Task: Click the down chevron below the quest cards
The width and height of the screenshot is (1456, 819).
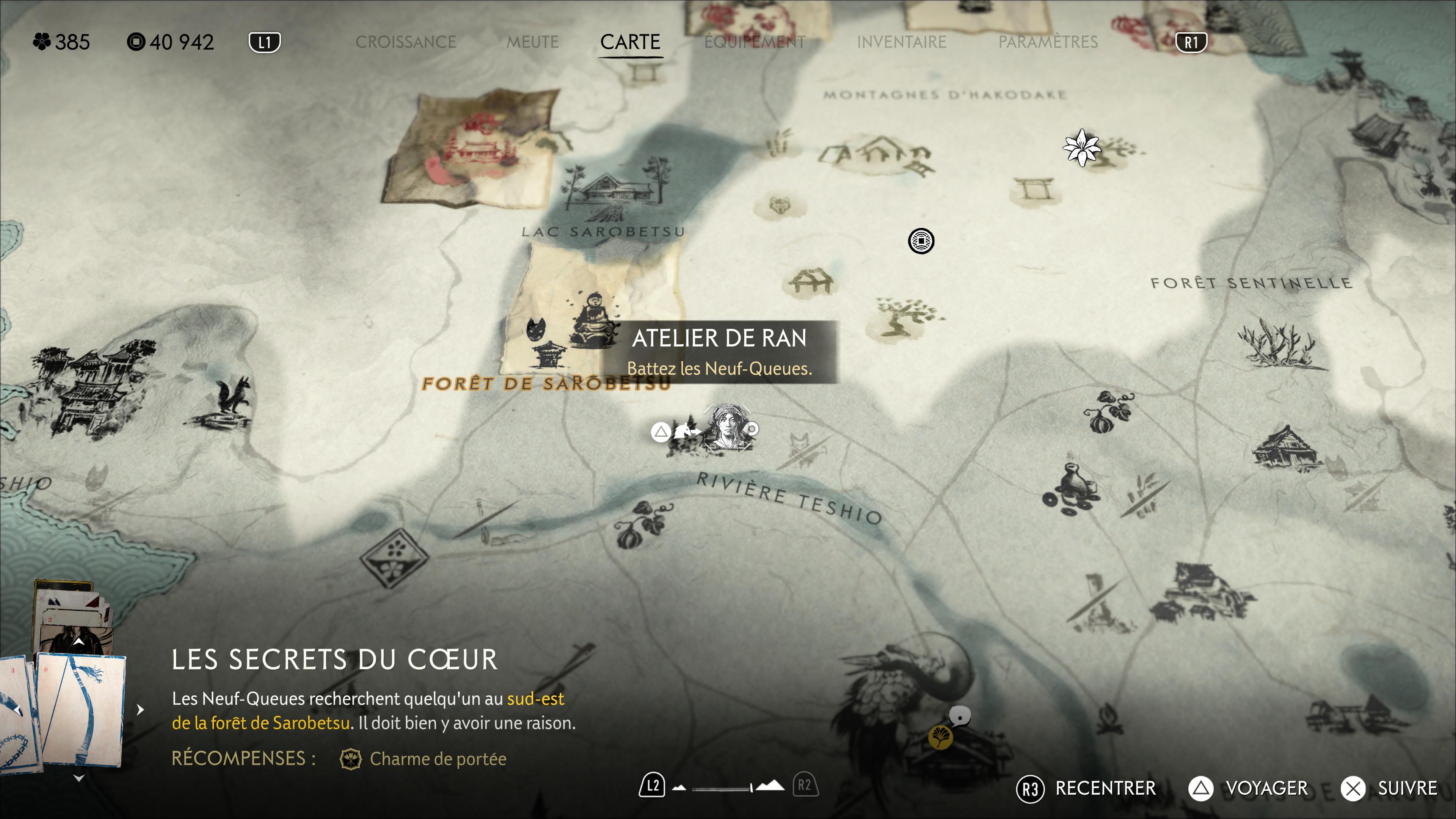Action: tap(79, 778)
